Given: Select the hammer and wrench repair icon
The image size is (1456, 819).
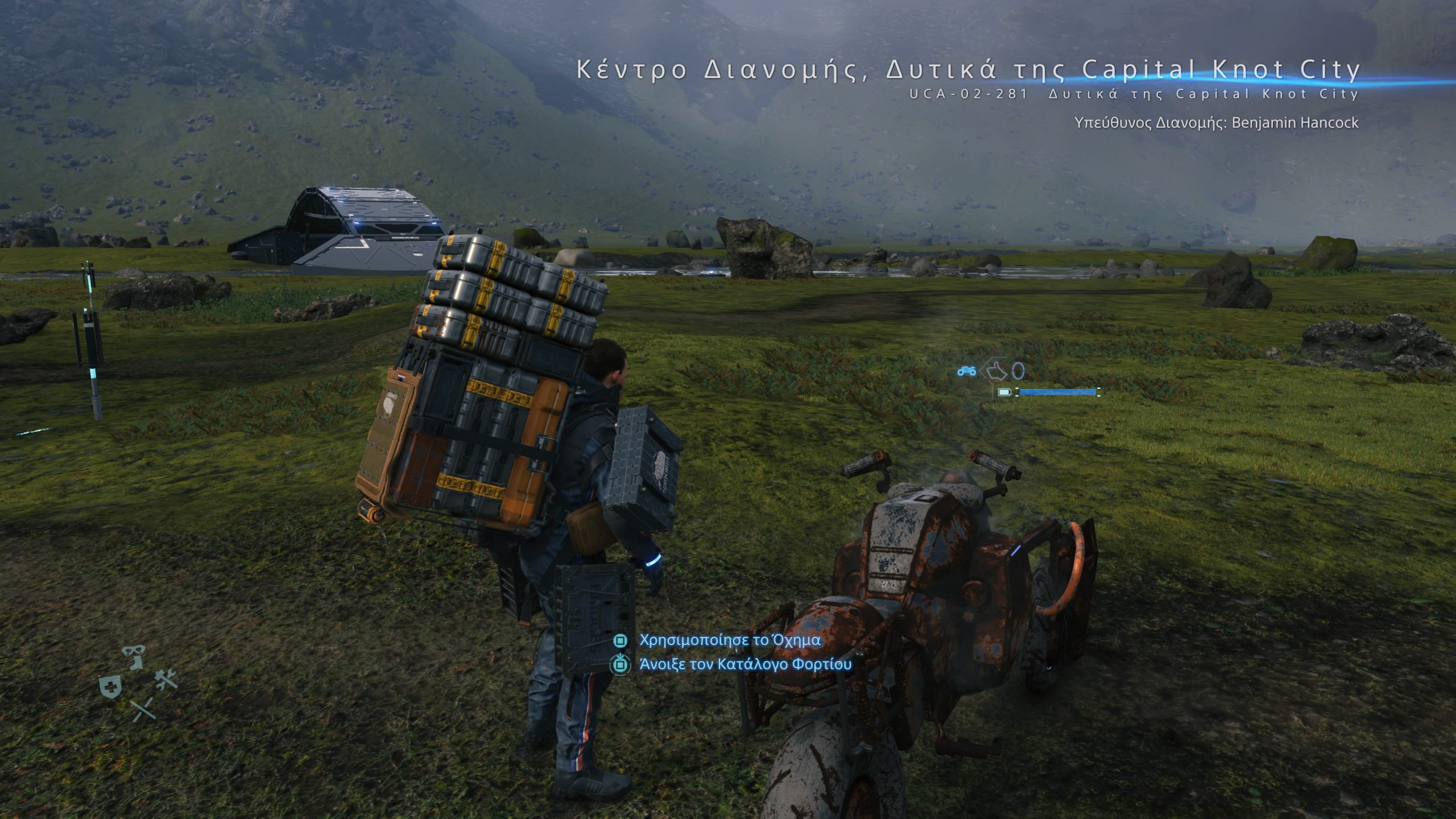Looking at the screenshot, I should pyautogui.click(x=166, y=680).
